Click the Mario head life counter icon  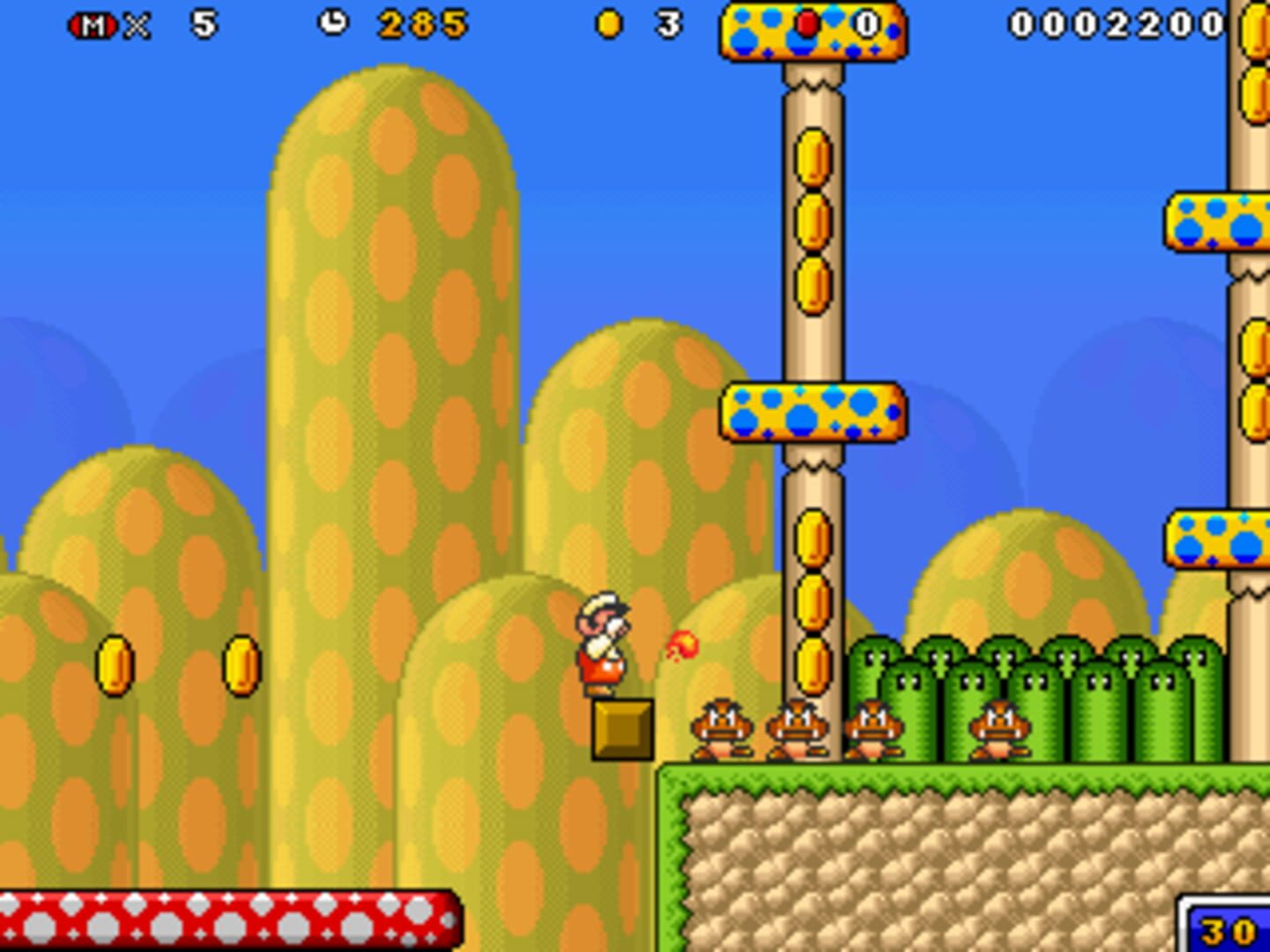coord(93,26)
